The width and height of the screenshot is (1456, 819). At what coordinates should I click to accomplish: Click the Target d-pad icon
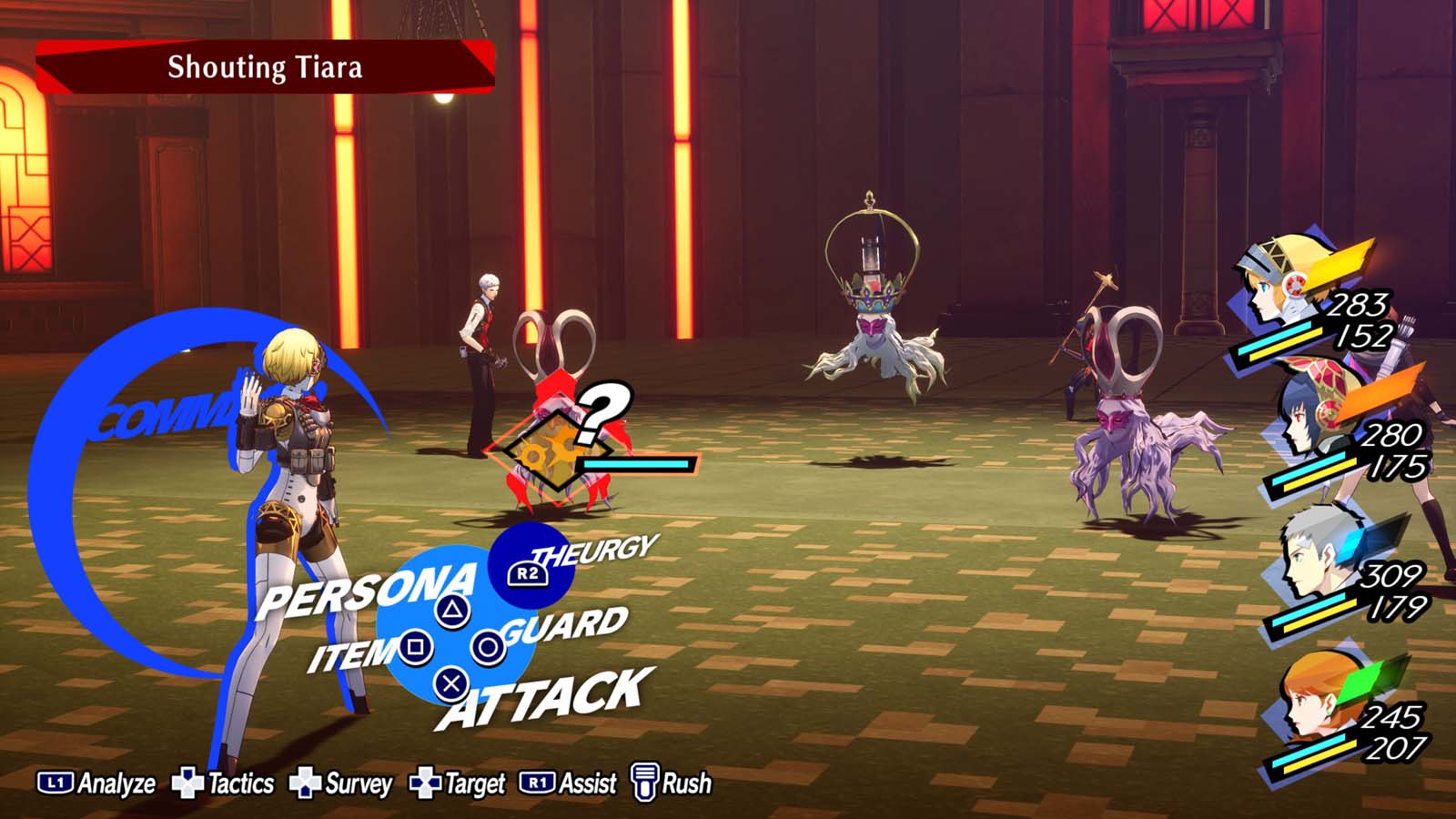(x=423, y=781)
